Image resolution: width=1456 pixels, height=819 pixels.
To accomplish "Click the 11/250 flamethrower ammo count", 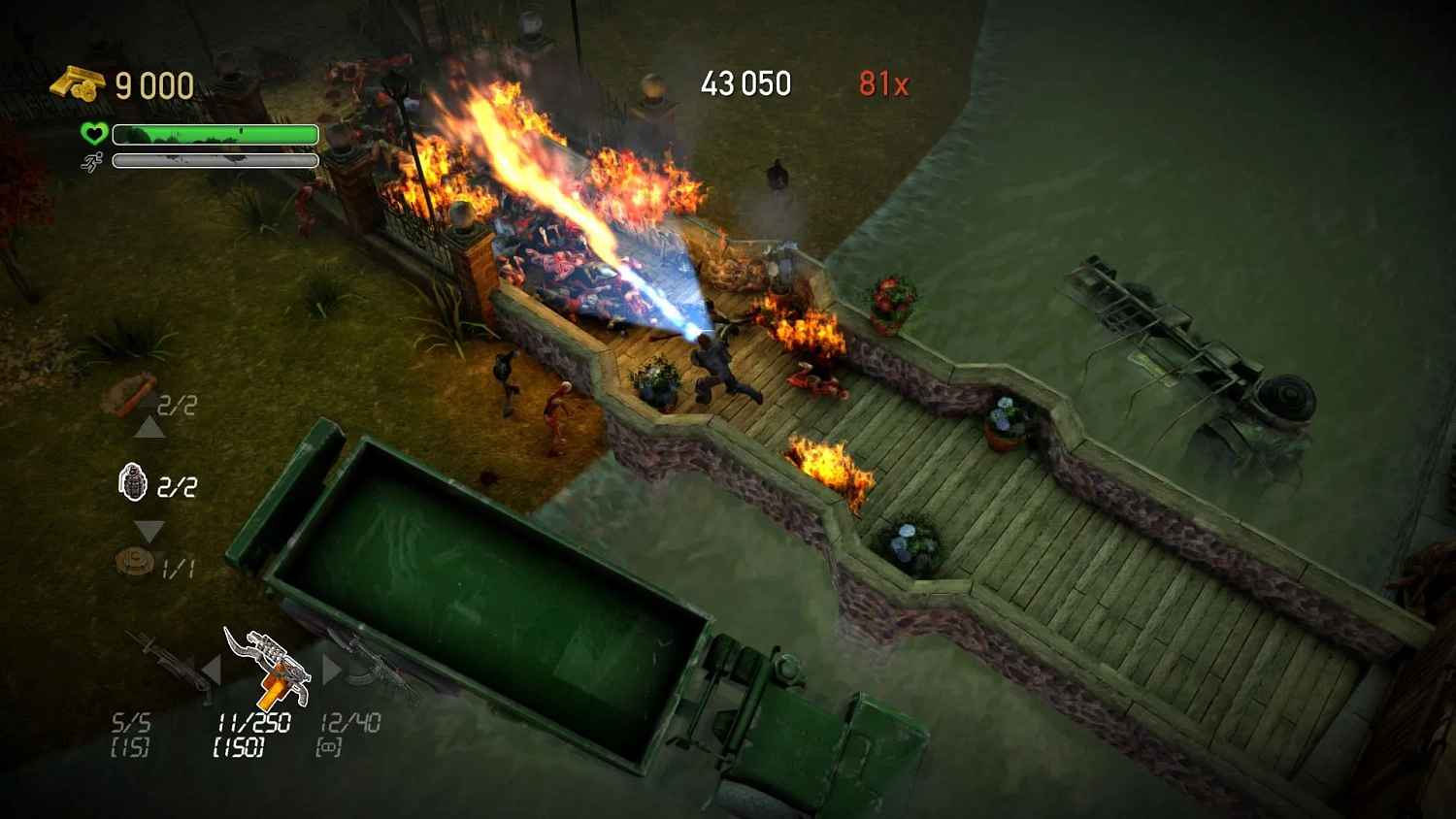I will (x=256, y=722).
